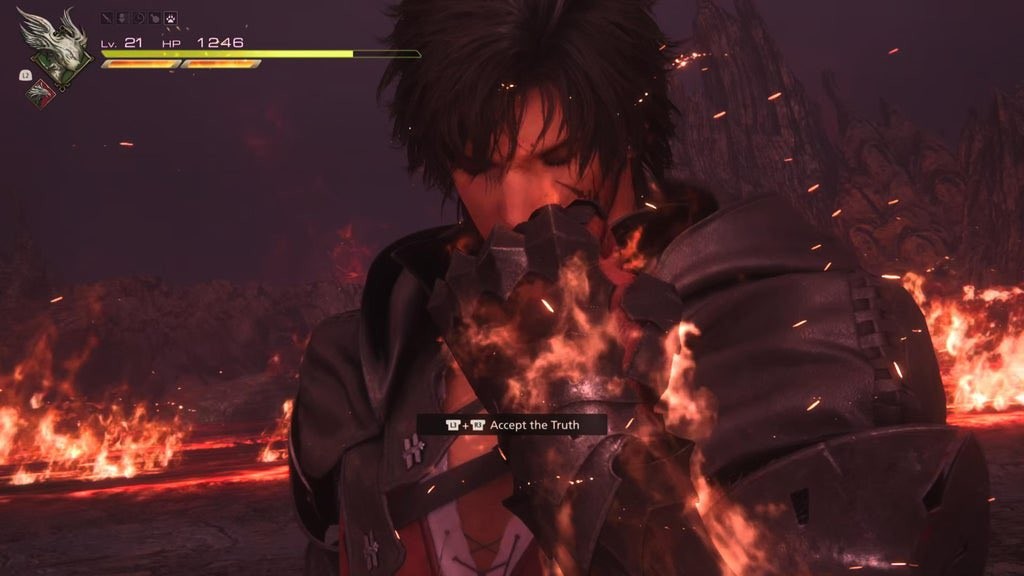
Task: Click the paw print accessory icon
Action: (170, 18)
